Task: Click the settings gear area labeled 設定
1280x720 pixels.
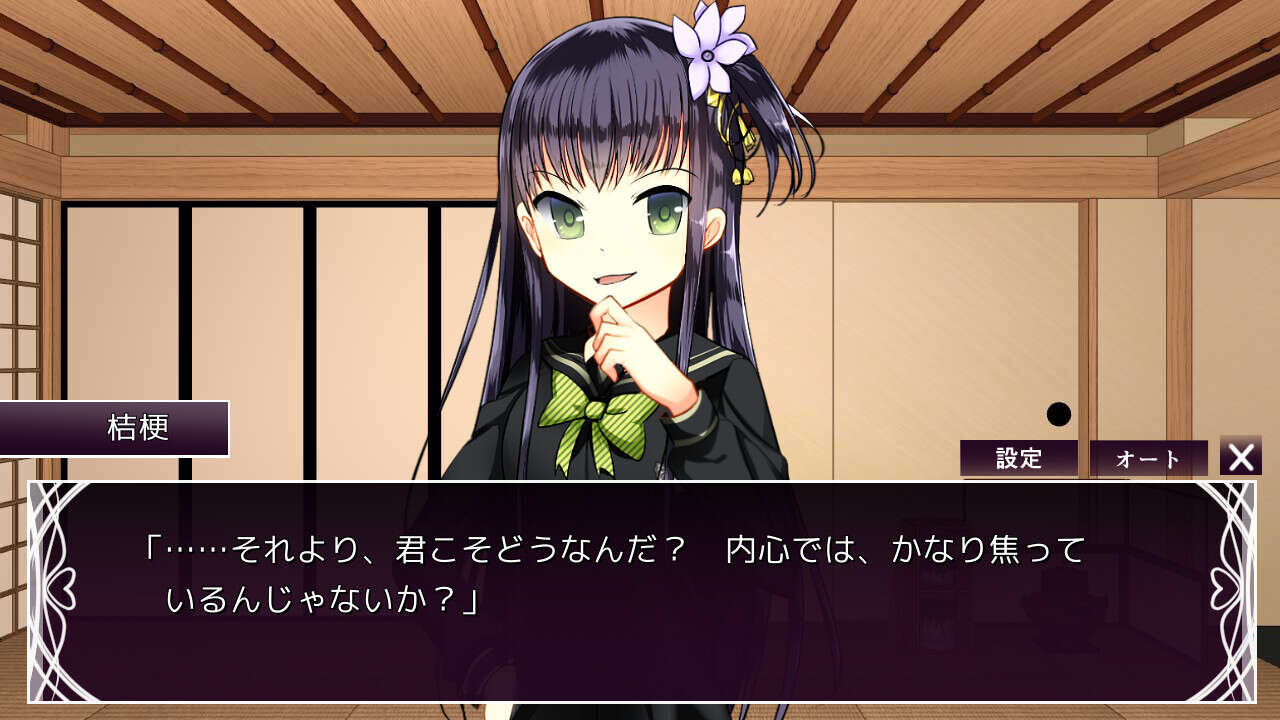Action: pyautogui.click(x=1022, y=458)
